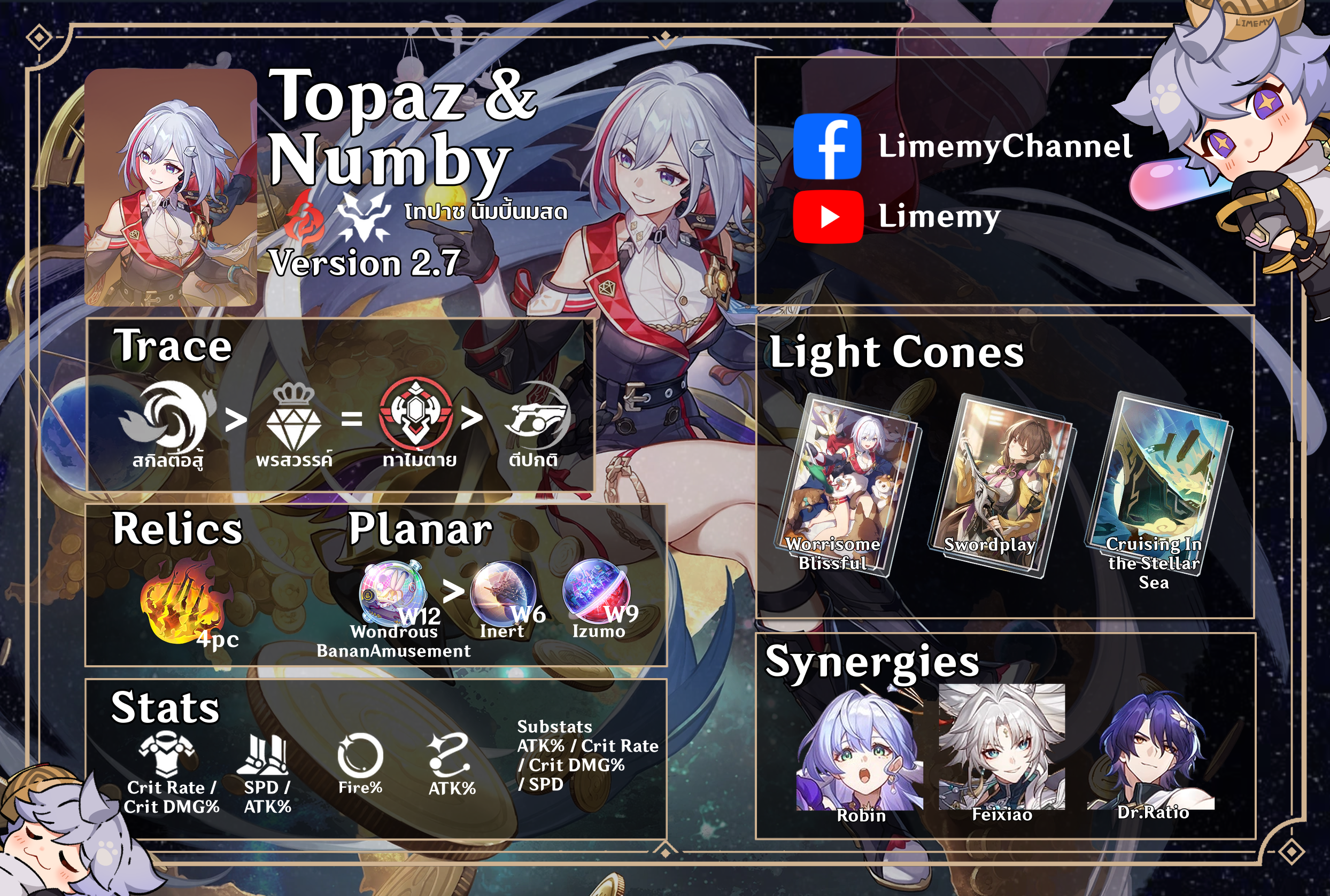Image resolution: width=1330 pixels, height=896 pixels.
Task: Choose the crowned diamond talent trace icon
Action: click(x=294, y=417)
